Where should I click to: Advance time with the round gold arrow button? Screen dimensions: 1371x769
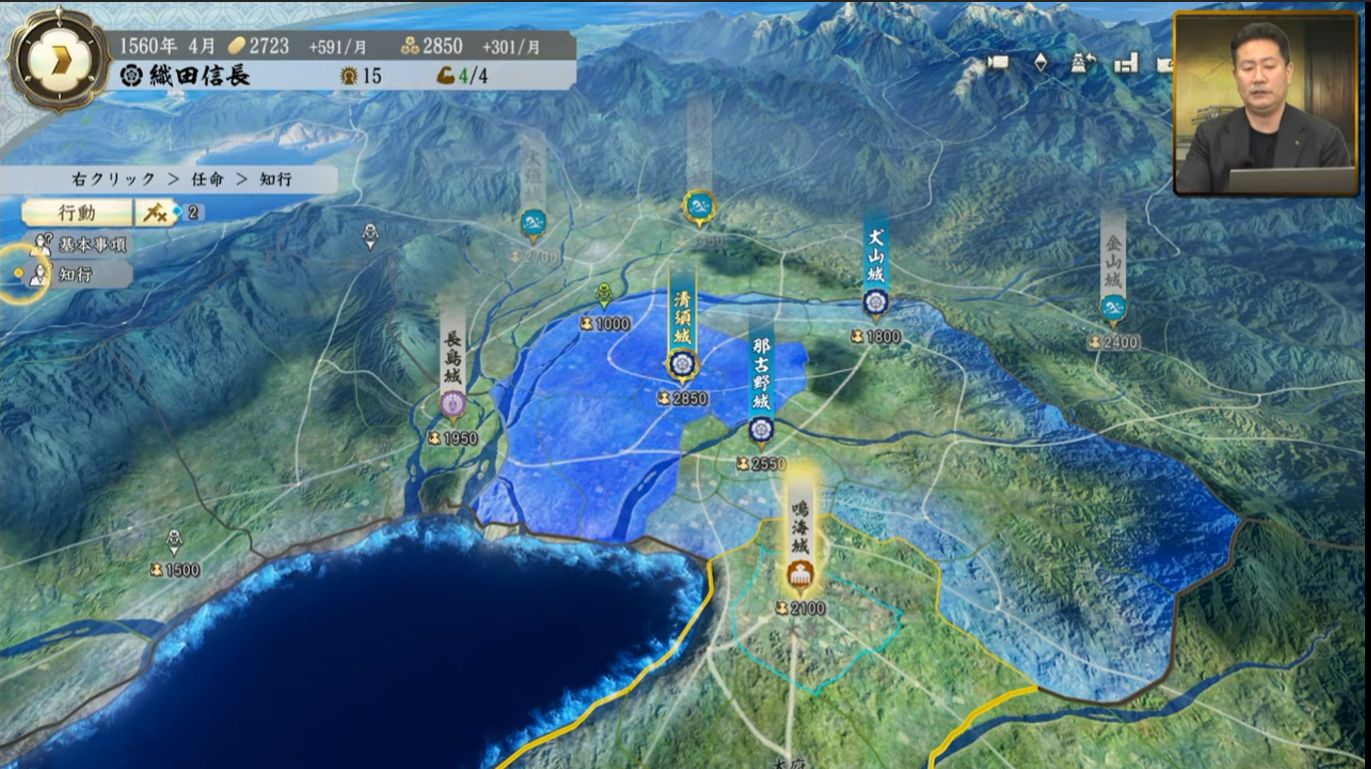click(x=58, y=58)
